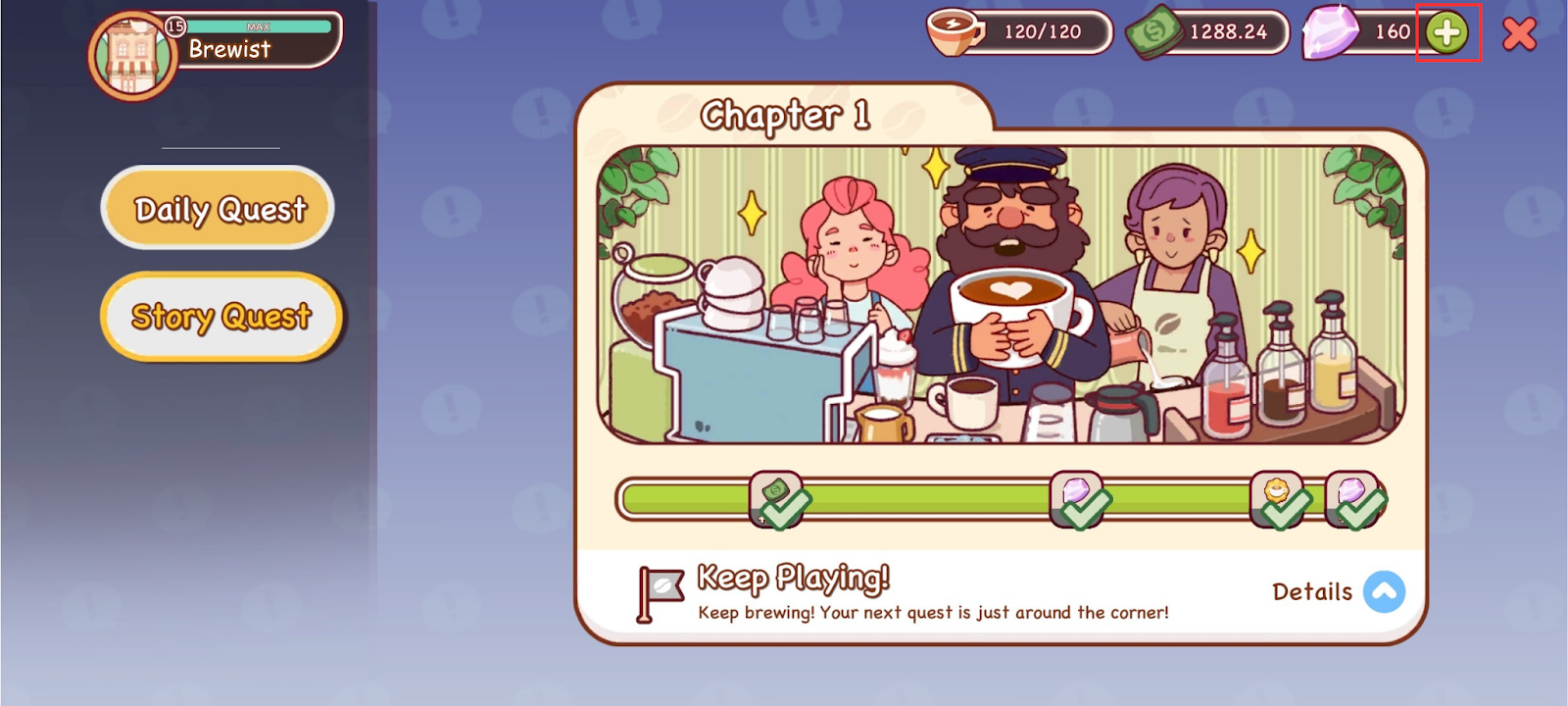Tap the green cash balance icon

click(1152, 34)
